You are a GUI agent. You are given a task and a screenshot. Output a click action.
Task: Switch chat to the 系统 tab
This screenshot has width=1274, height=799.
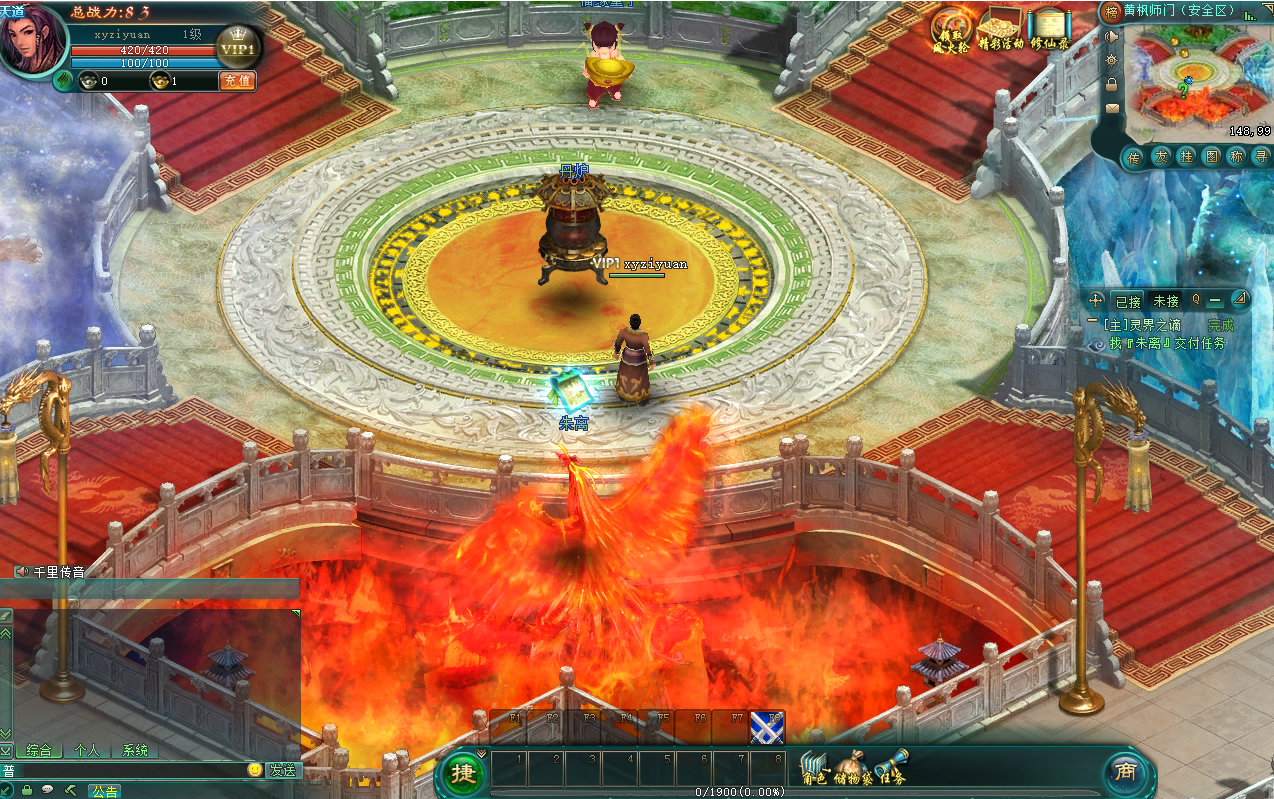pyautogui.click(x=135, y=750)
